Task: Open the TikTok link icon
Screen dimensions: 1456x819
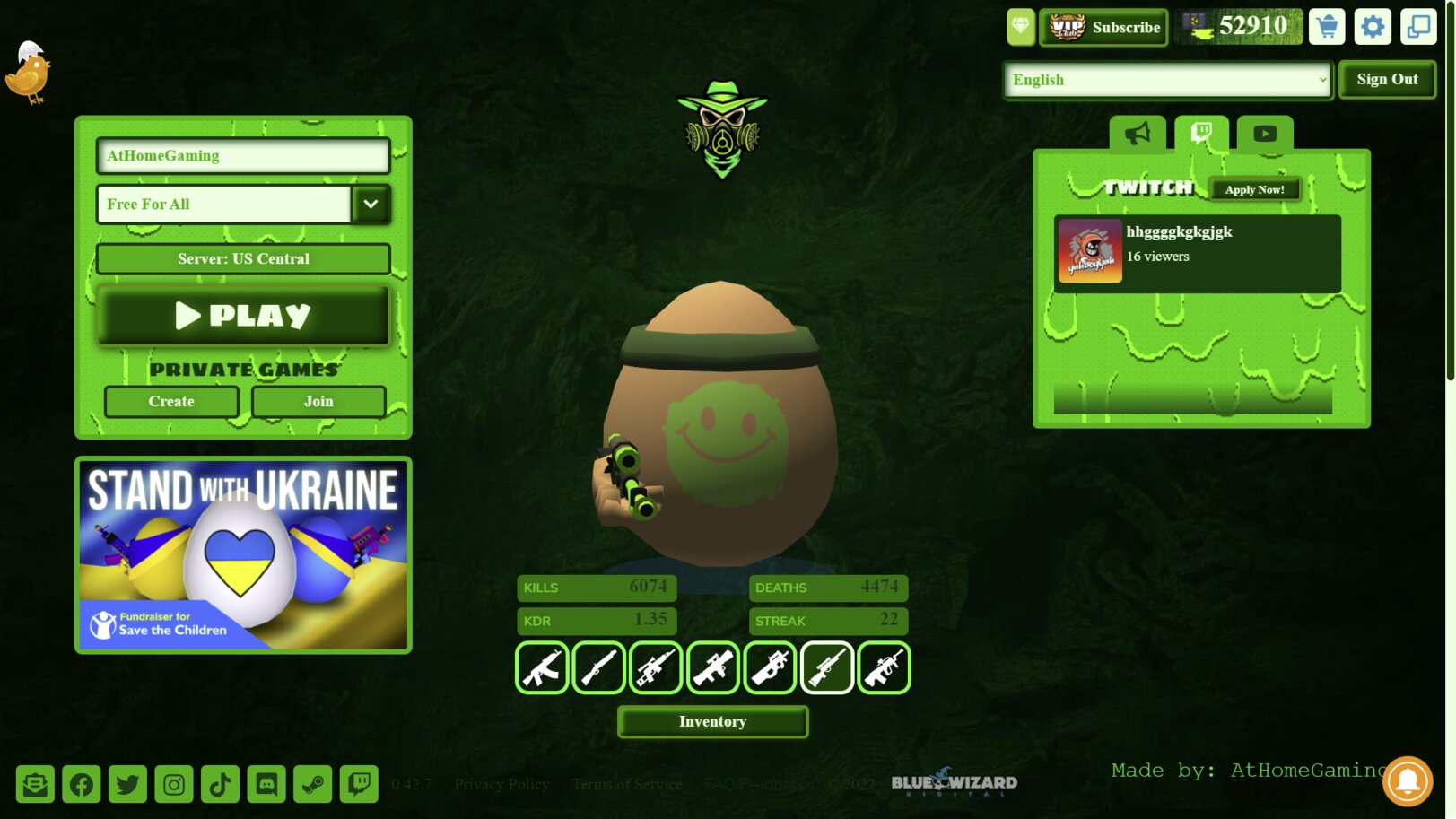Action: coord(220,785)
